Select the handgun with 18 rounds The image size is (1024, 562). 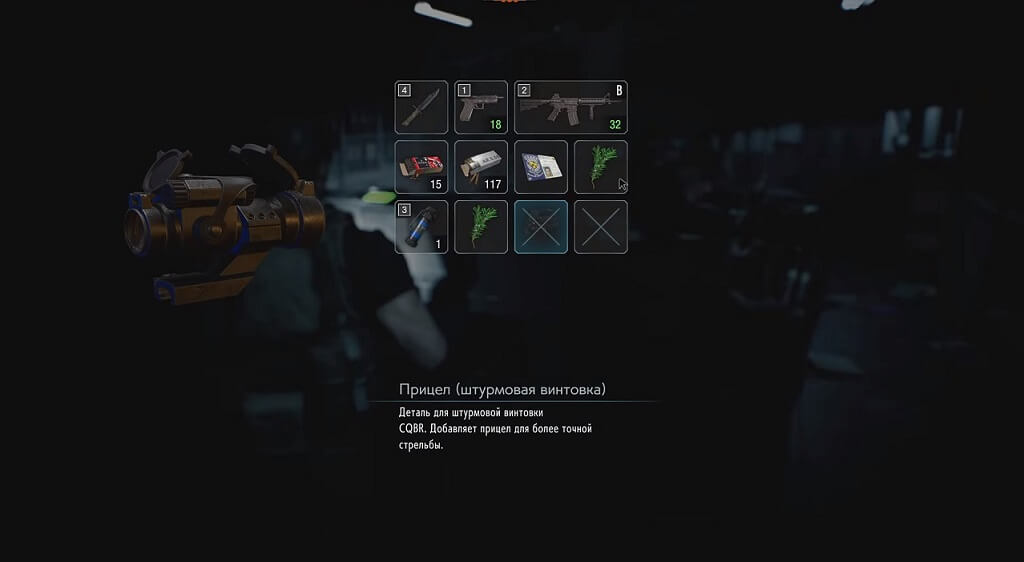pyautogui.click(x=481, y=107)
